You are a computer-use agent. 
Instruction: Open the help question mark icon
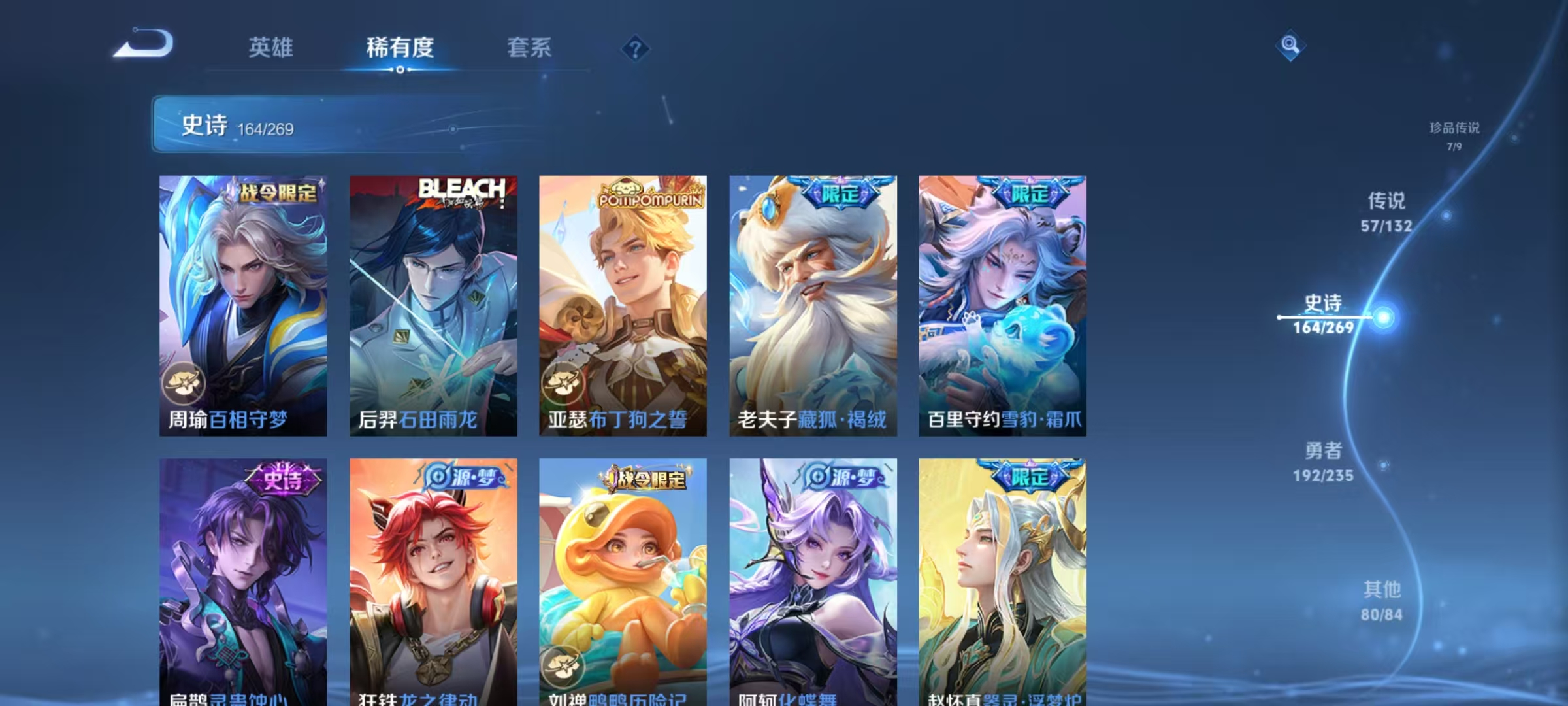635,47
